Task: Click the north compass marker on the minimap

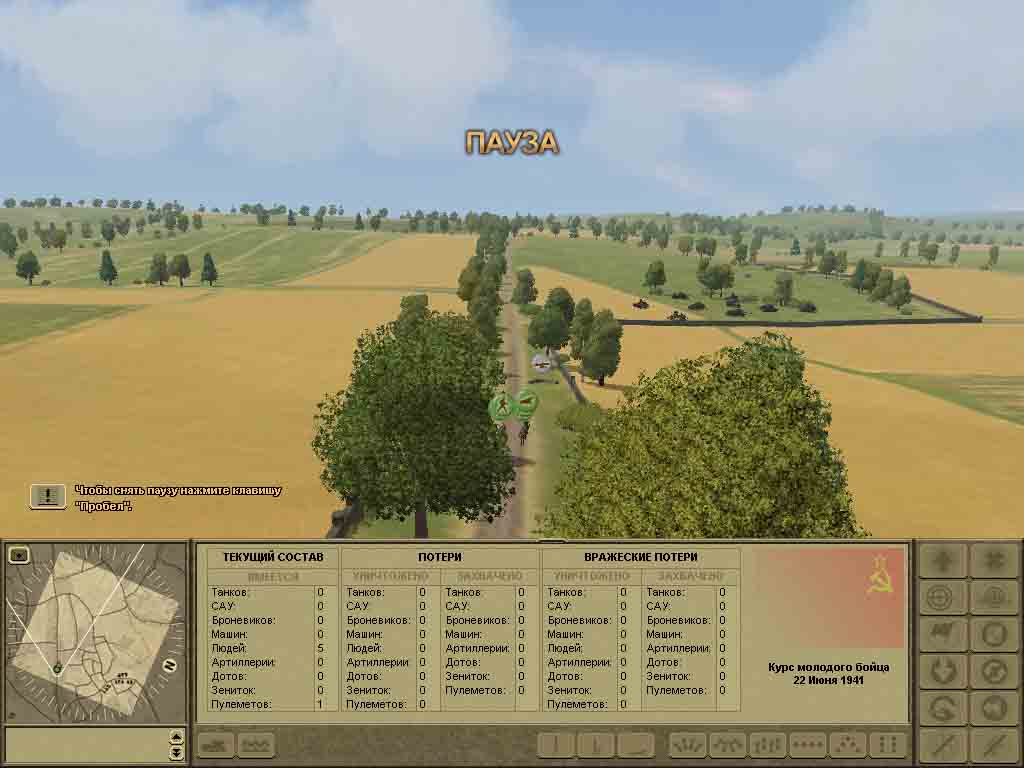Action: click(x=170, y=665)
